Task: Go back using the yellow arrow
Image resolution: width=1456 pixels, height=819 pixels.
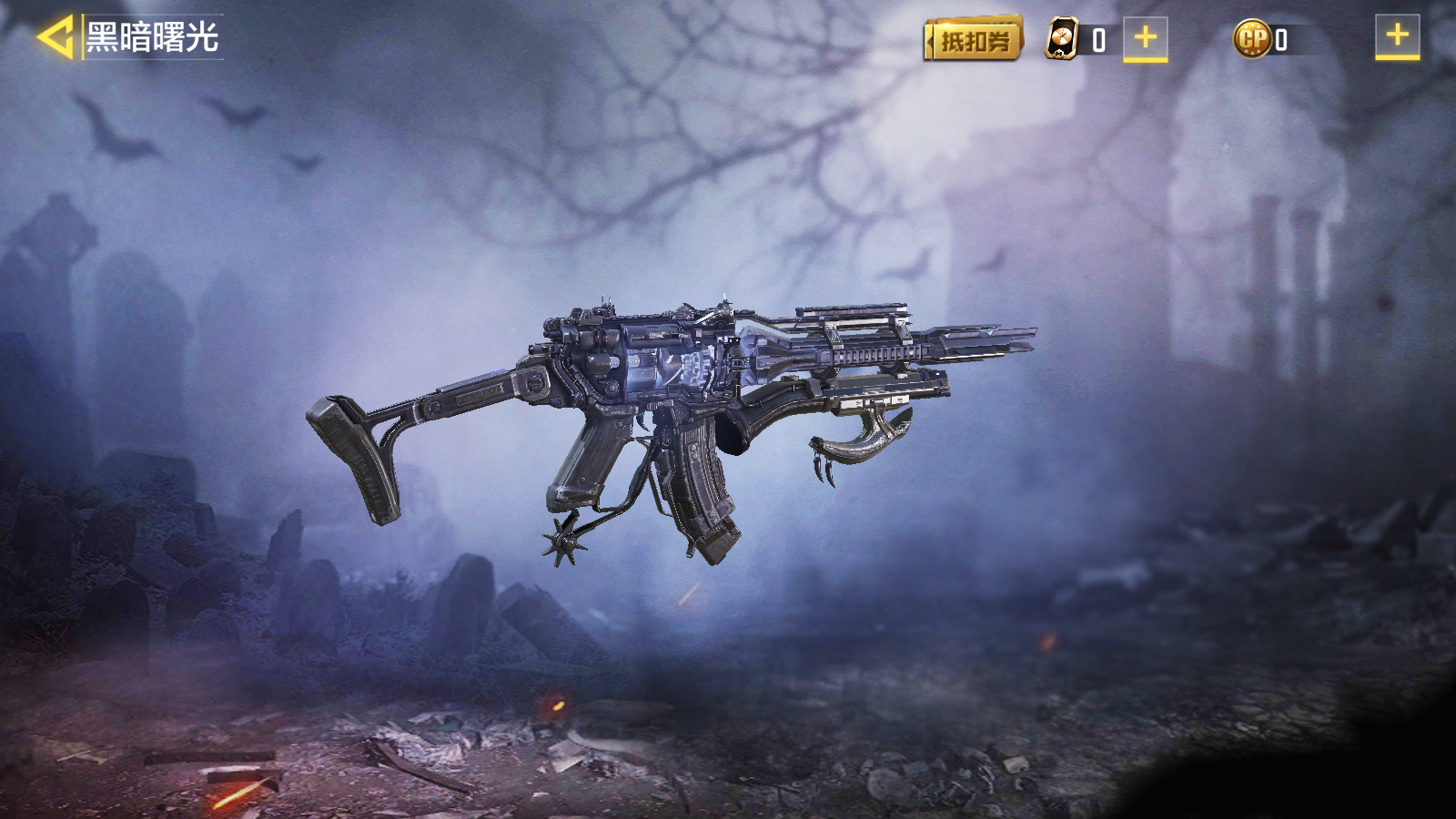Action: point(55,38)
